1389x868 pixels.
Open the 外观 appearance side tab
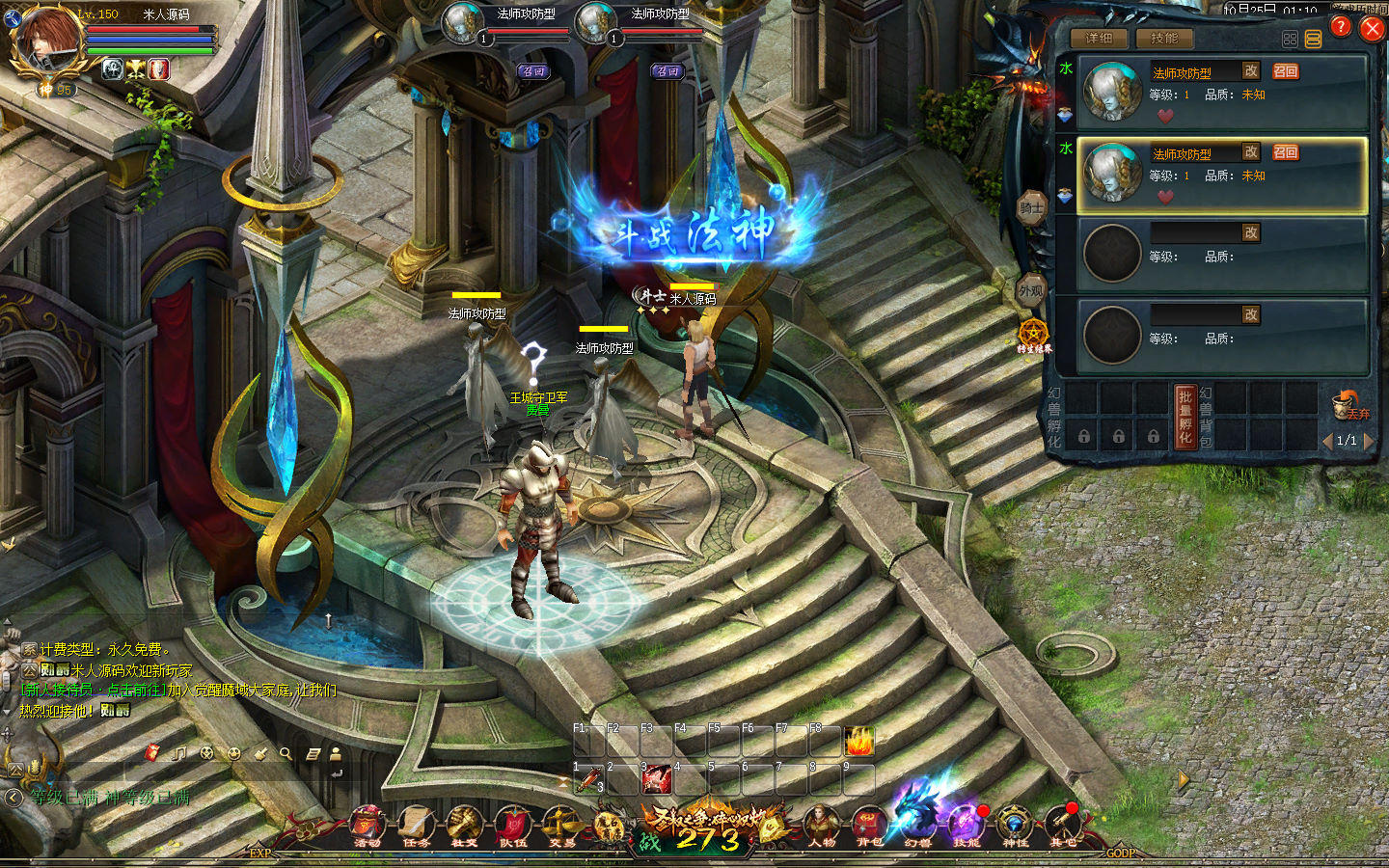click(1031, 290)
